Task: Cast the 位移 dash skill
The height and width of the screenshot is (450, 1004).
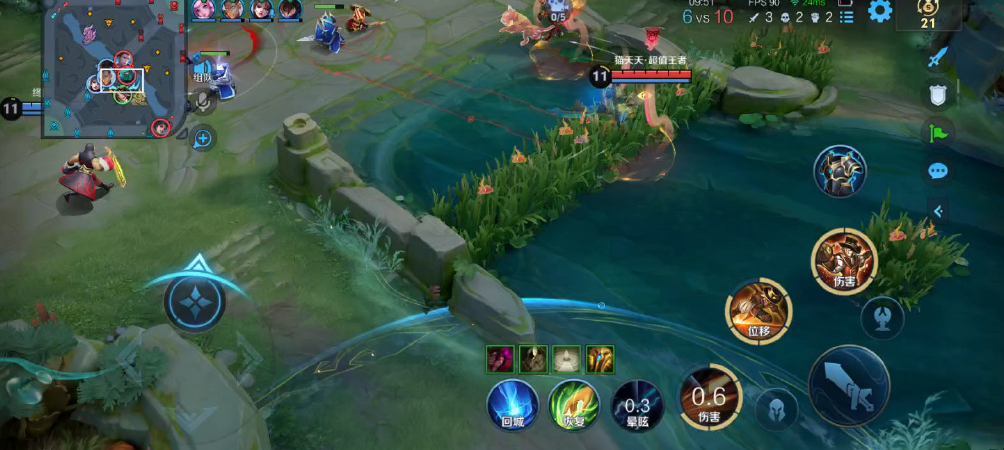Action: [x=758, y=310]
